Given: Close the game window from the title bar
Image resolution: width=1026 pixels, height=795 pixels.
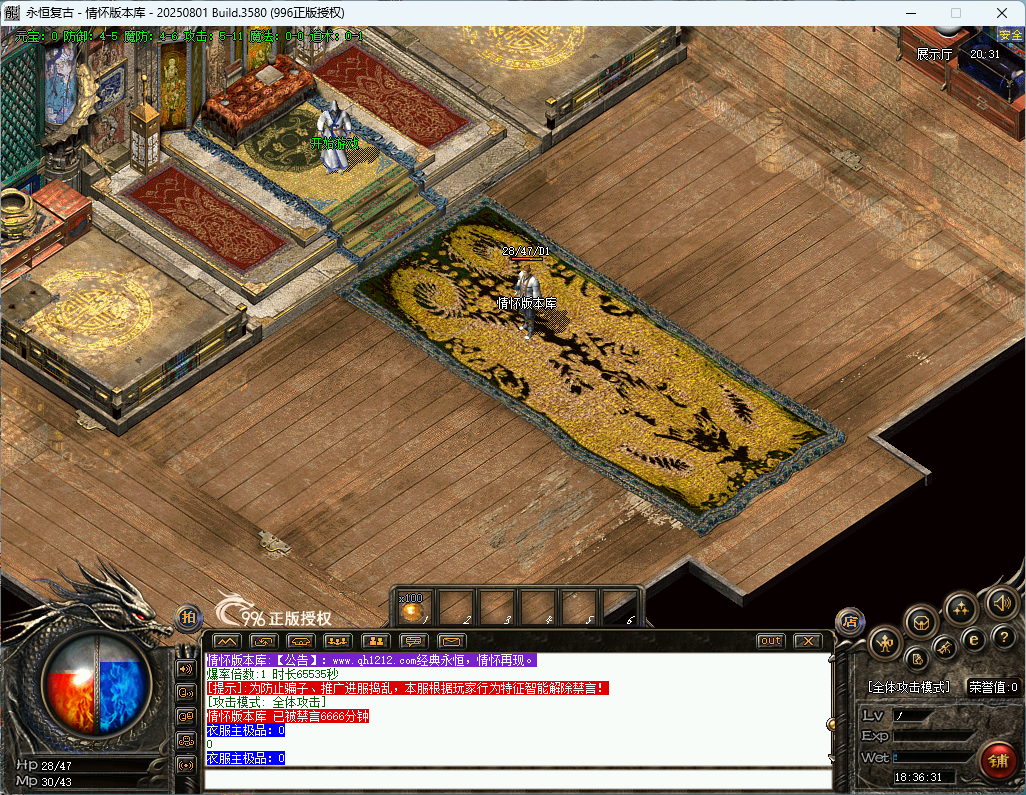Looking at the screenshot, I should click(1001, 13).
